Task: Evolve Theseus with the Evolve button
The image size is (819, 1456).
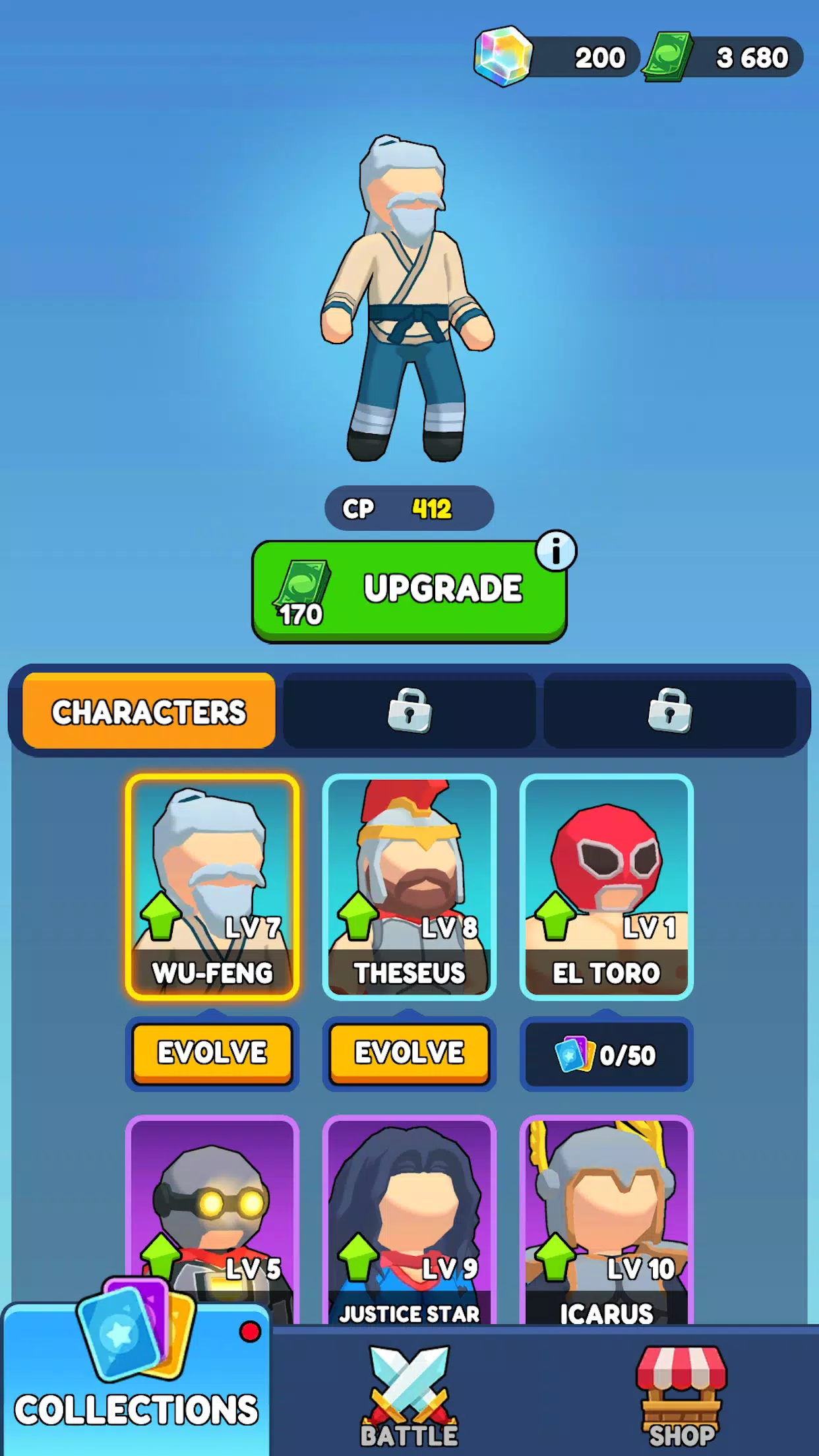Action: click(409, 1053)
